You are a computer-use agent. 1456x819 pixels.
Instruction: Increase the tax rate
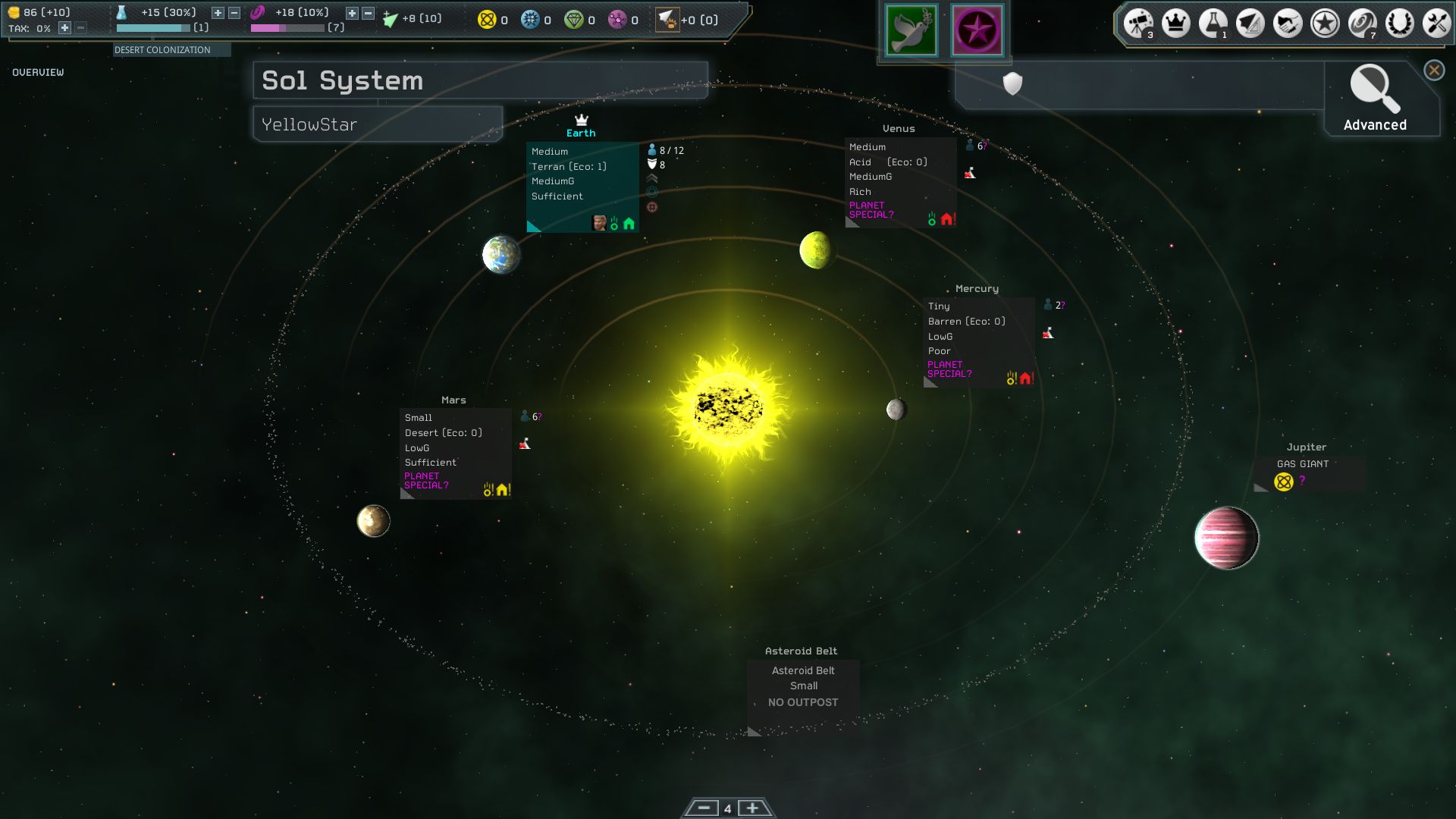(65, 28)
